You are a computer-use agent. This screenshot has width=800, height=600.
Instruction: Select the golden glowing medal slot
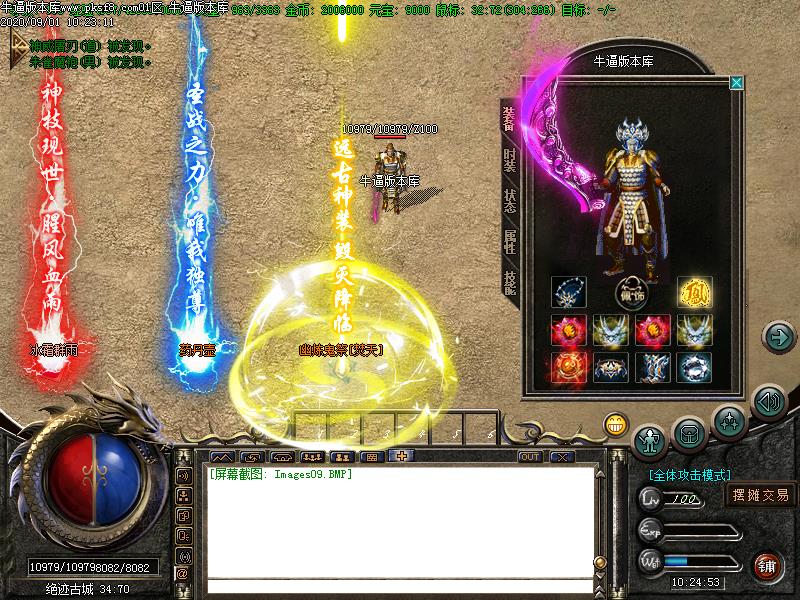693,293
